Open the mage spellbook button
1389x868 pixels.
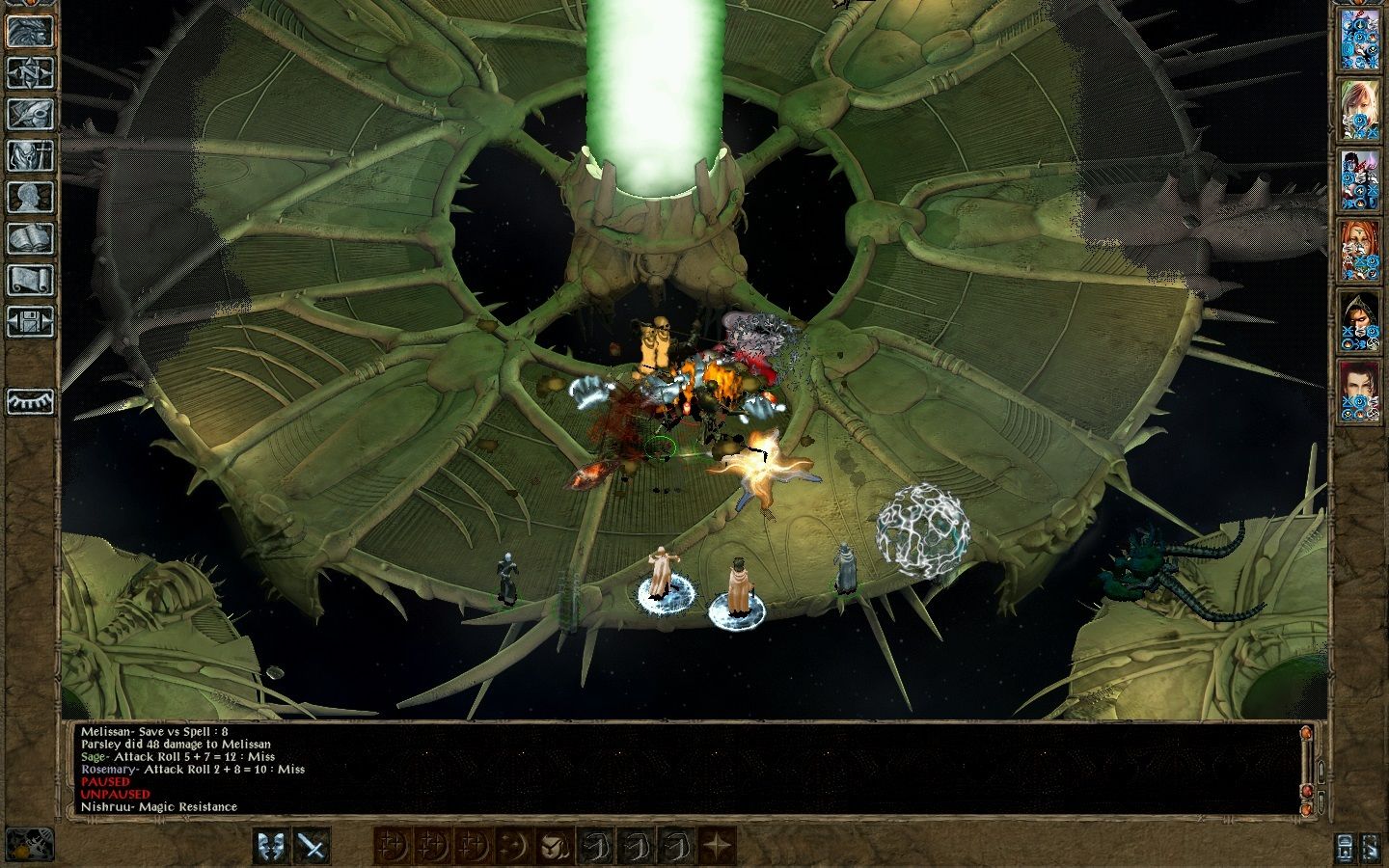pyautogui.click(x=30, y=238)
